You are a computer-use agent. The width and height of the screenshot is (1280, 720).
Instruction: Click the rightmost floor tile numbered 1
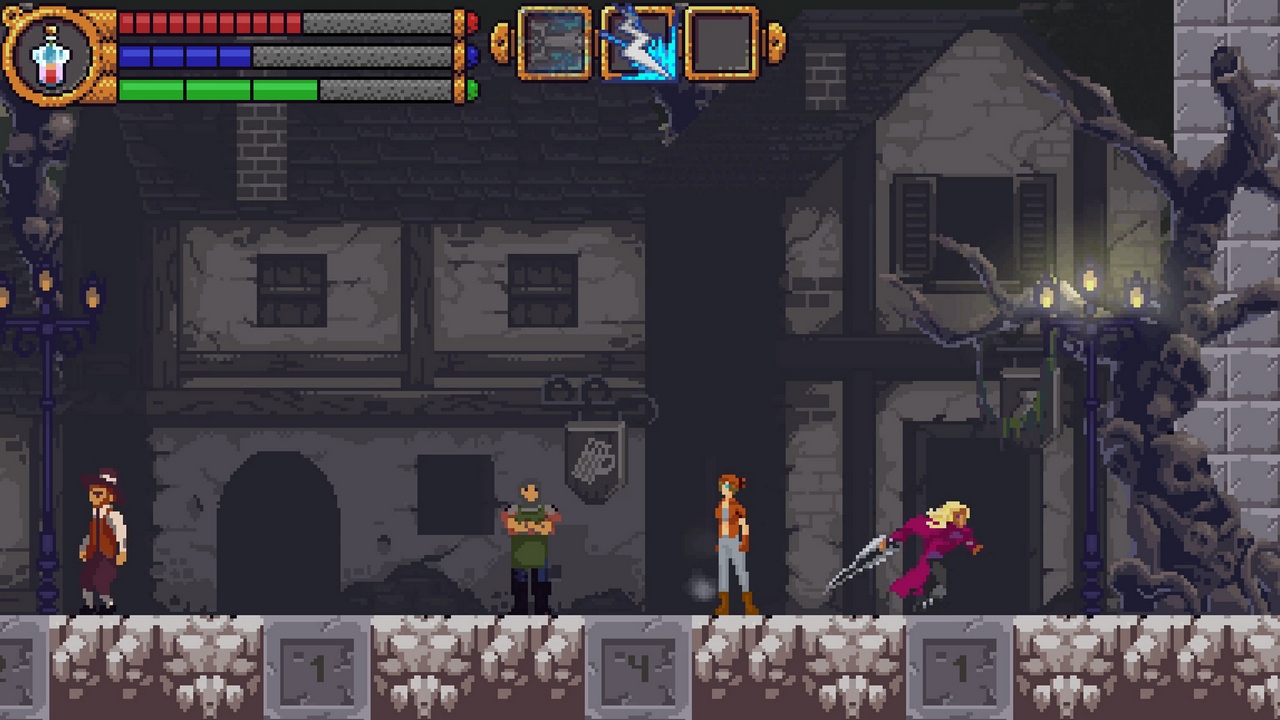(958, 668)
